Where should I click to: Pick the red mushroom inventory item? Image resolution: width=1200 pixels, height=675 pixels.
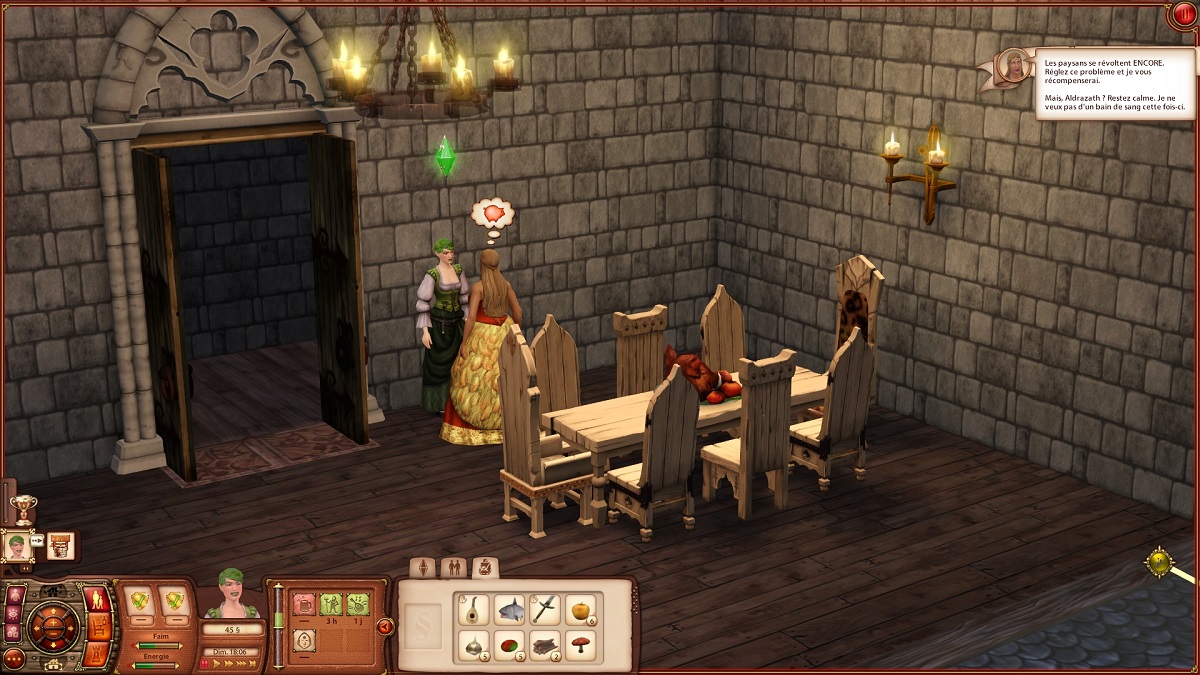point(581,645)
